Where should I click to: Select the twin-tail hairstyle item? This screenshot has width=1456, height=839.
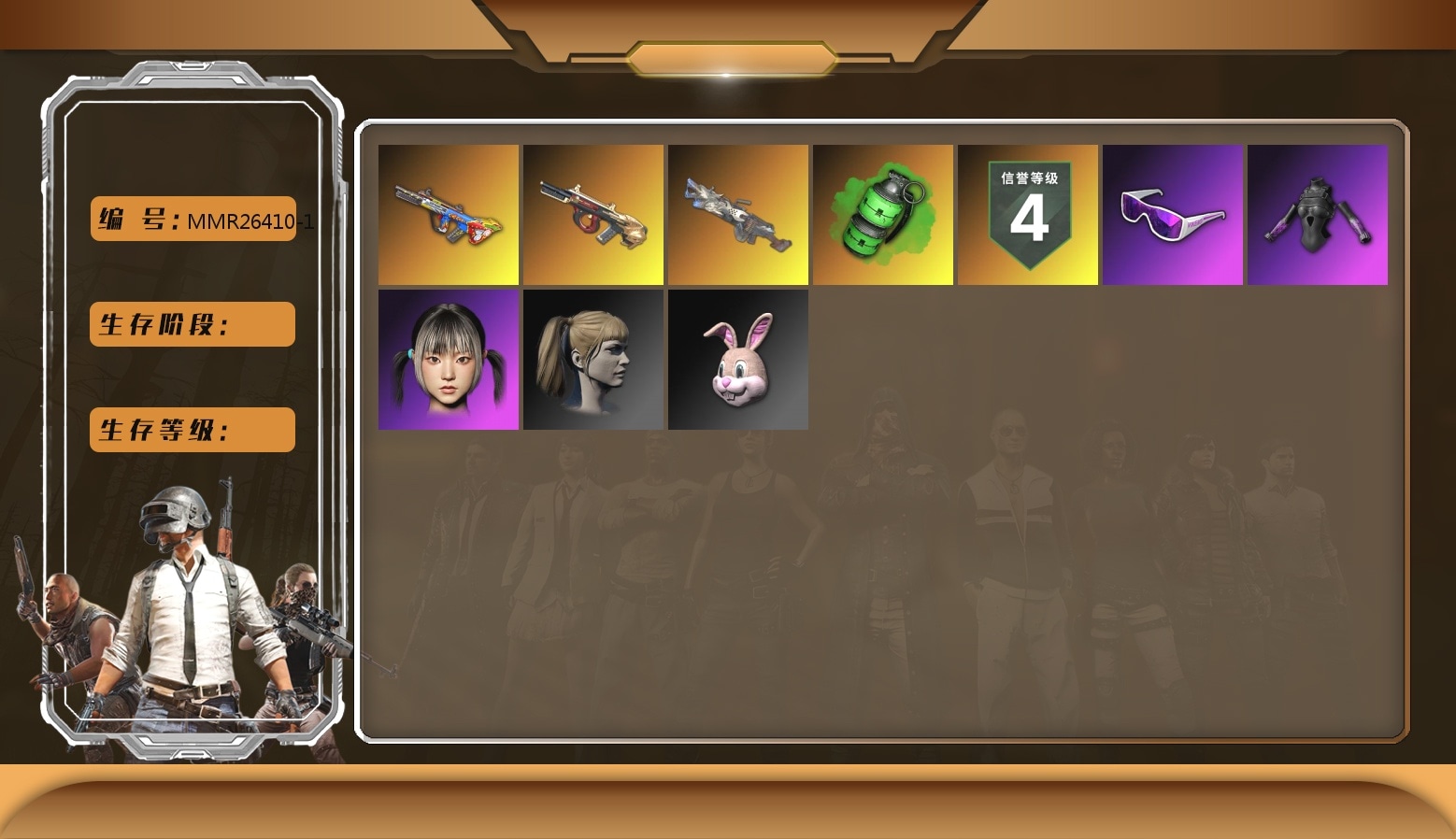coord(448,359)
